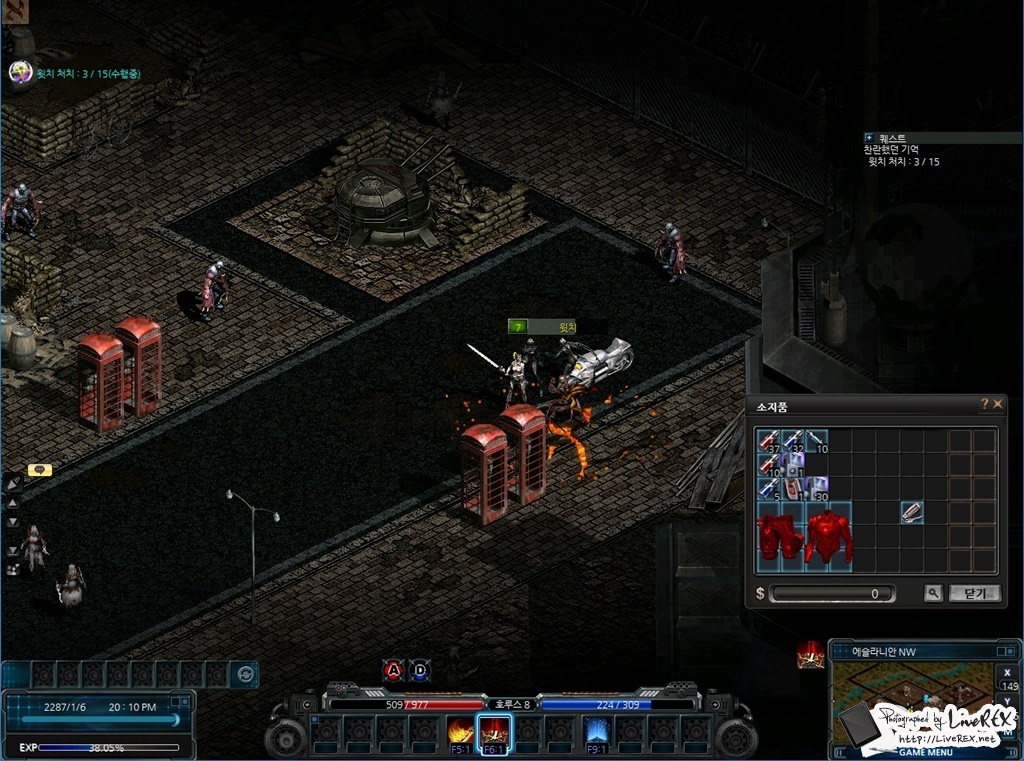This screenshot has height=761, width=1024.
Task: Choose the robot item stack of 30
Action: click(x=817, y=489)
